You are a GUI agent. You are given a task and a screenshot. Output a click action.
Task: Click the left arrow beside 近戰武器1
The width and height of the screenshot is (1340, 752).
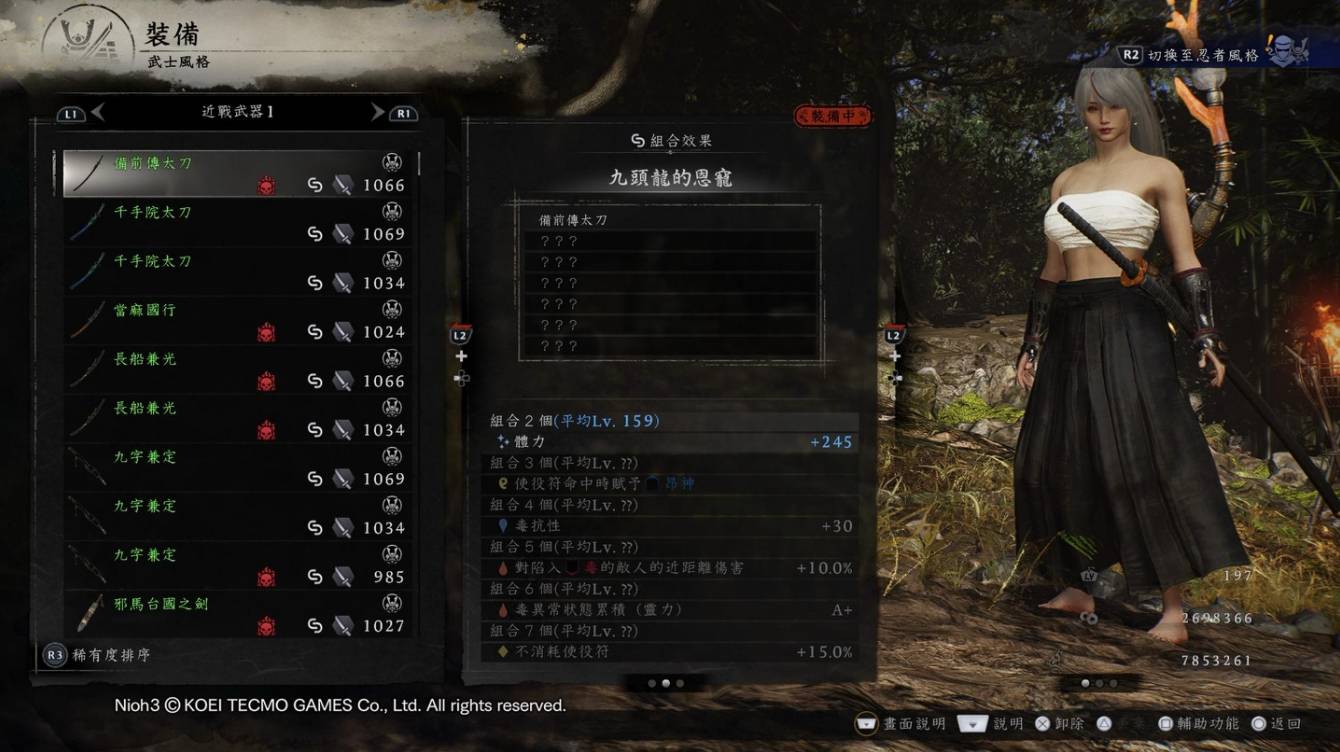coord(97,113)
